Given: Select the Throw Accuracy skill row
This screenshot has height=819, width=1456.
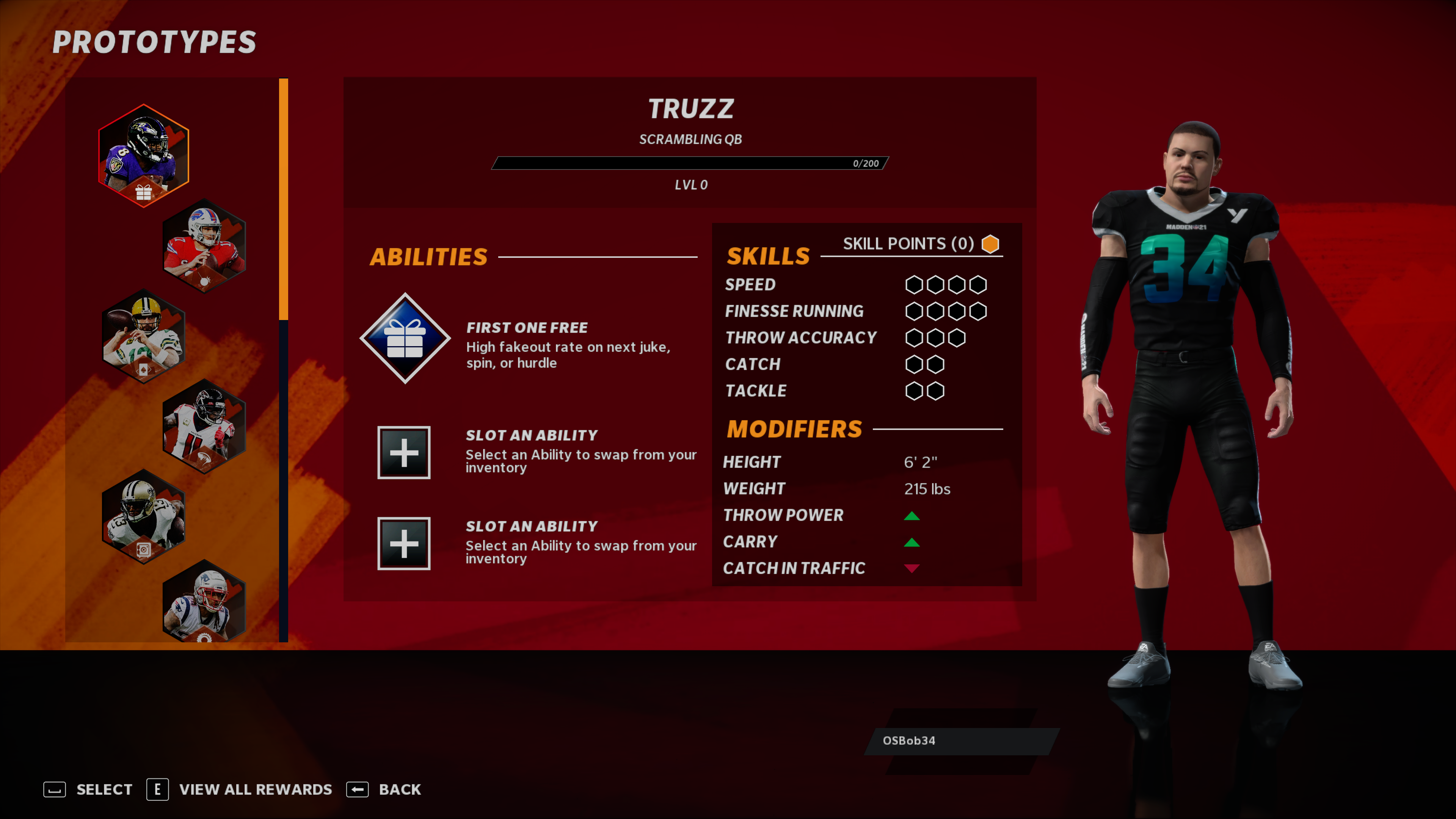Looking at the screenshot, I should click(x=800, y=337).
